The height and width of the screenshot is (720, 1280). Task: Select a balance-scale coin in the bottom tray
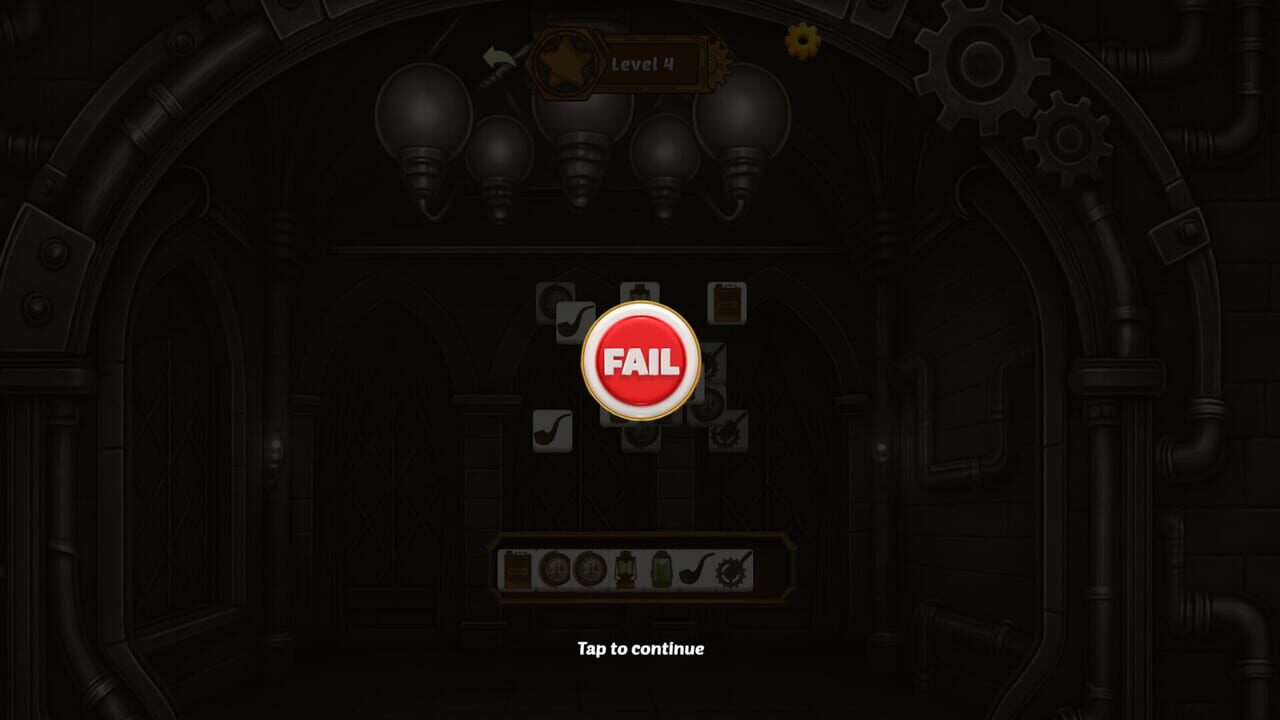(557, 568)
